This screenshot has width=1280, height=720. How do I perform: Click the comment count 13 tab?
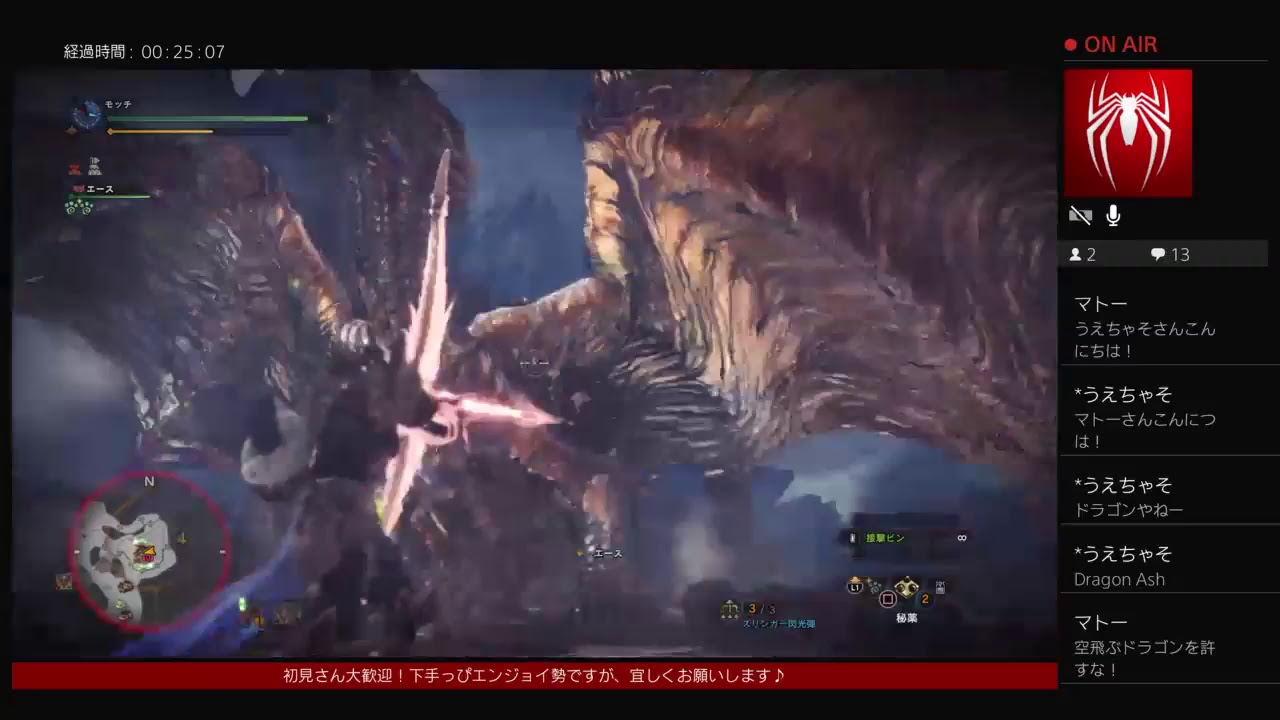pyautogui.click(x=1180, y=255)
